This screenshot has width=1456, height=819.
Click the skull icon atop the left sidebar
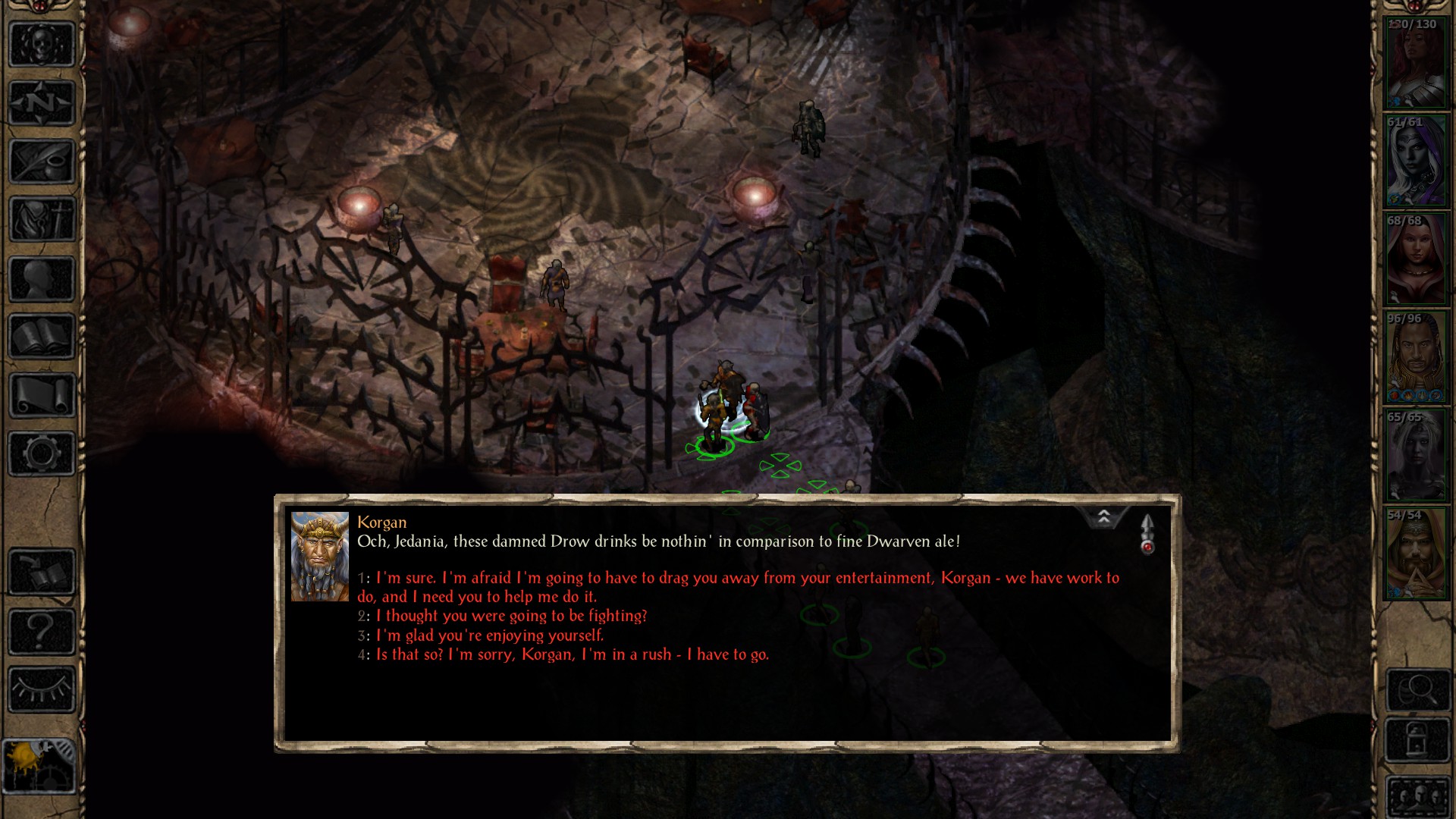pyautogui.click(x=42, y=43)
